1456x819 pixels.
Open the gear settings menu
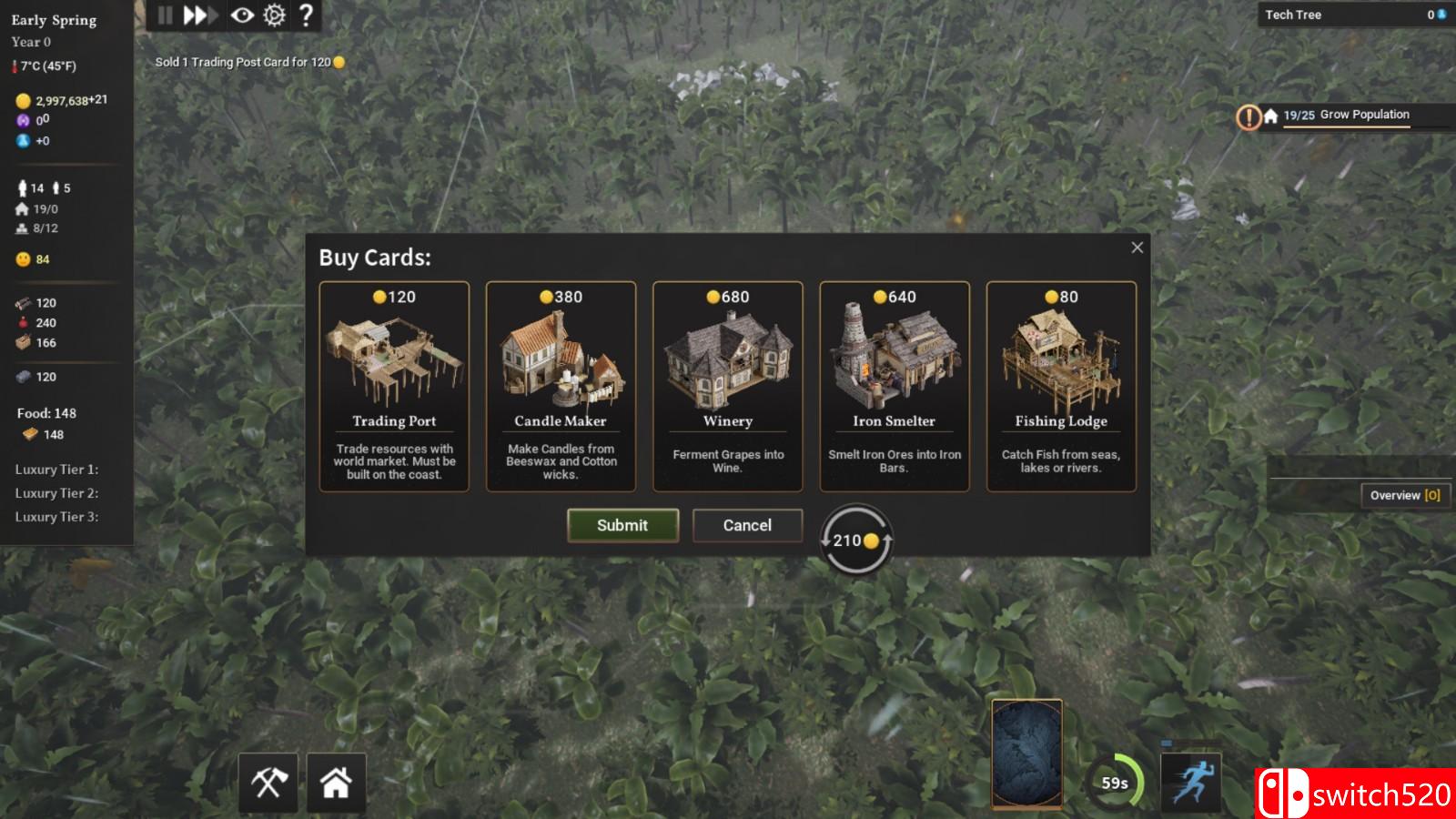(274, 15)
